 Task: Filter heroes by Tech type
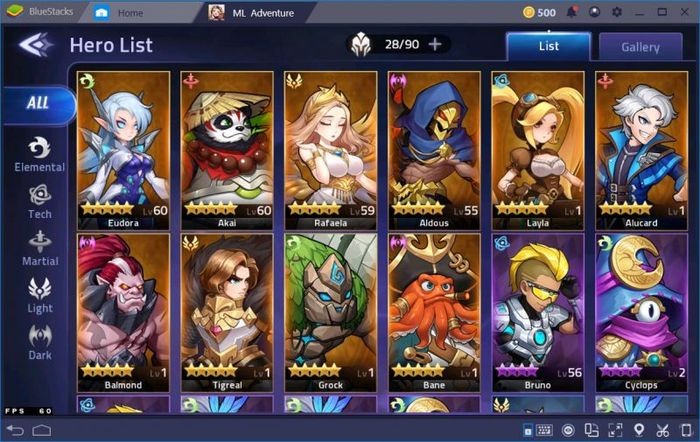(40, 200)
